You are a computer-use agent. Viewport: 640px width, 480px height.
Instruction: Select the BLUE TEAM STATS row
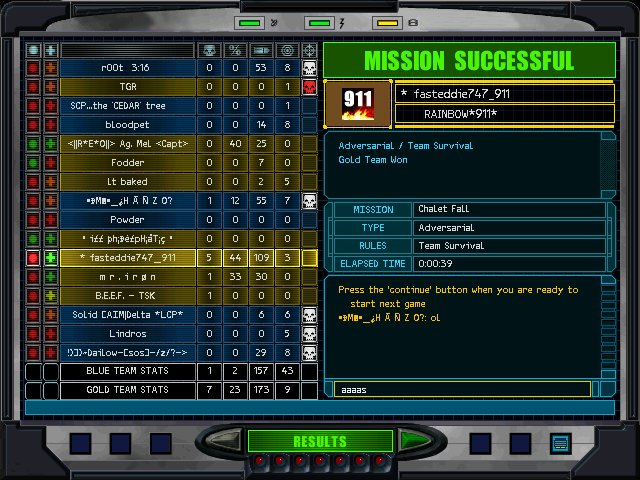click(x=127, y=371)
